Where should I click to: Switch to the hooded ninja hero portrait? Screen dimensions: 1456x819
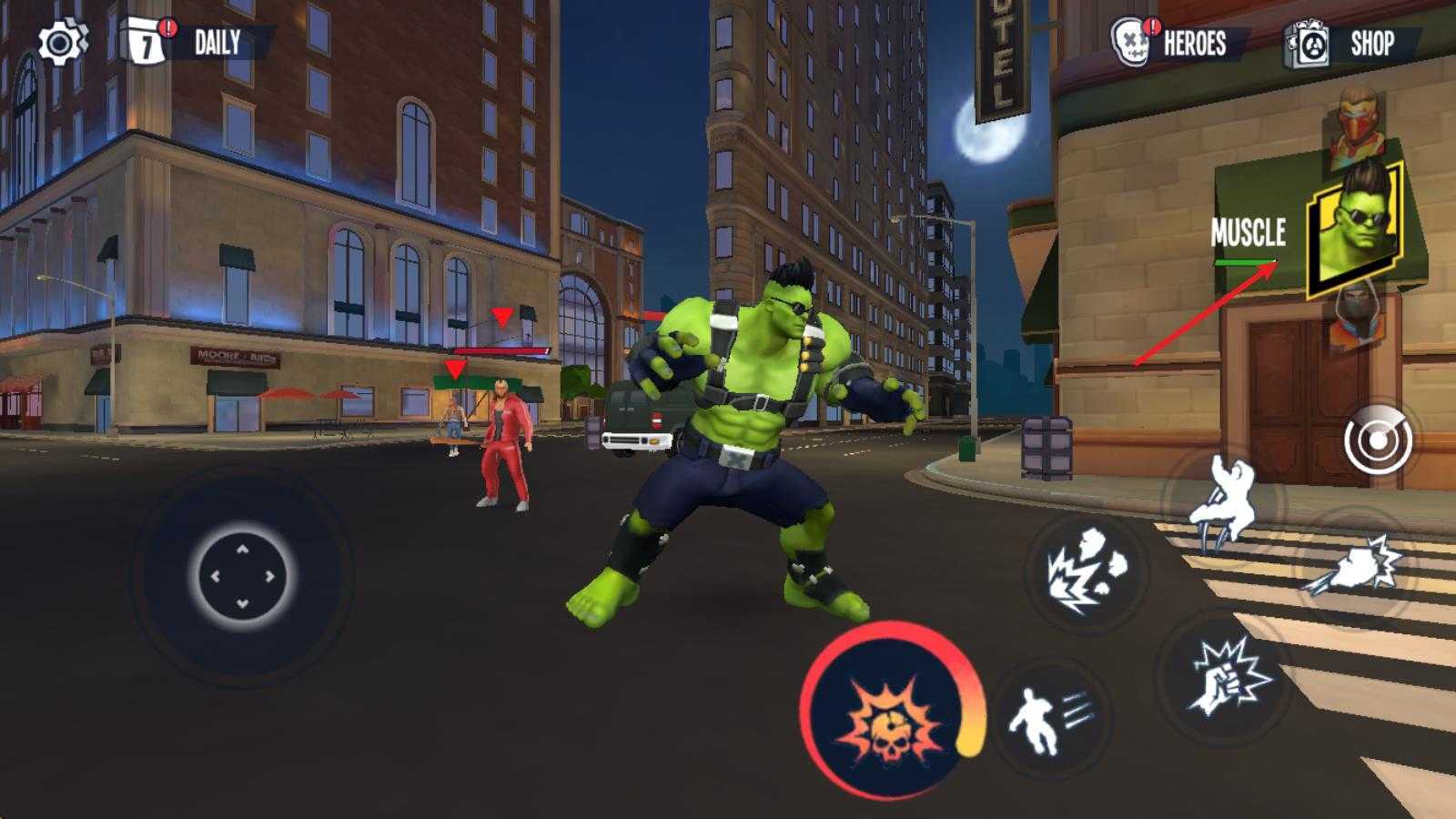[x=1356, y=312]
